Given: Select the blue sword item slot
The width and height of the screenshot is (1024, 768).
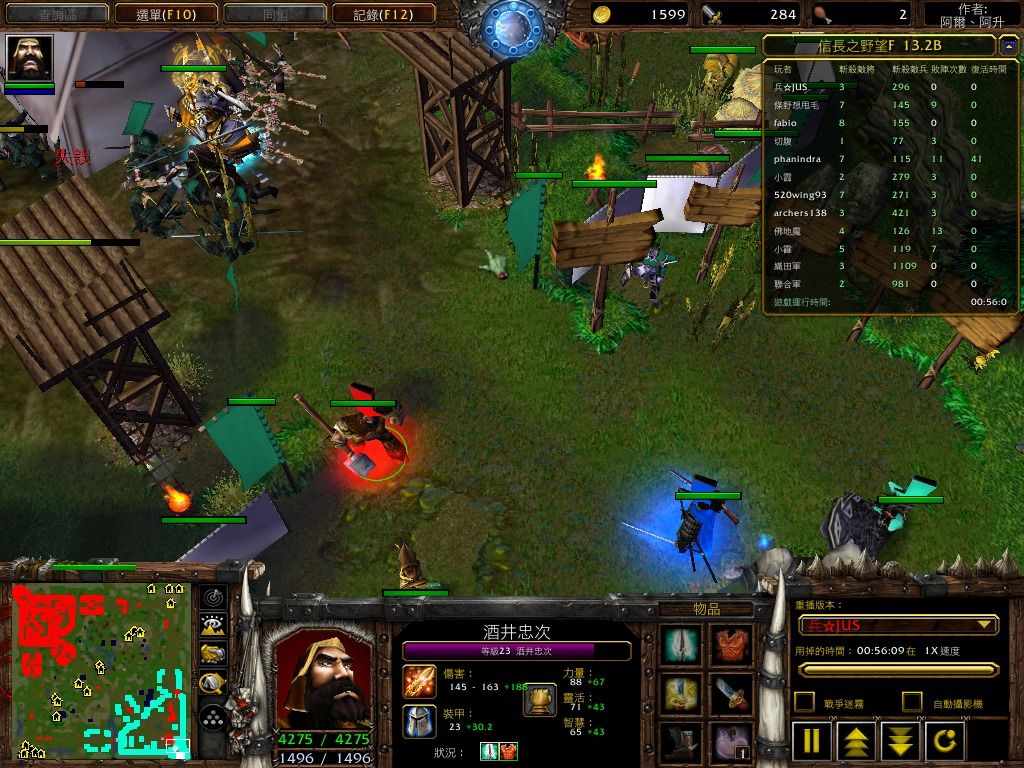Looking at the screenshot, I should [x=732, y=693].
